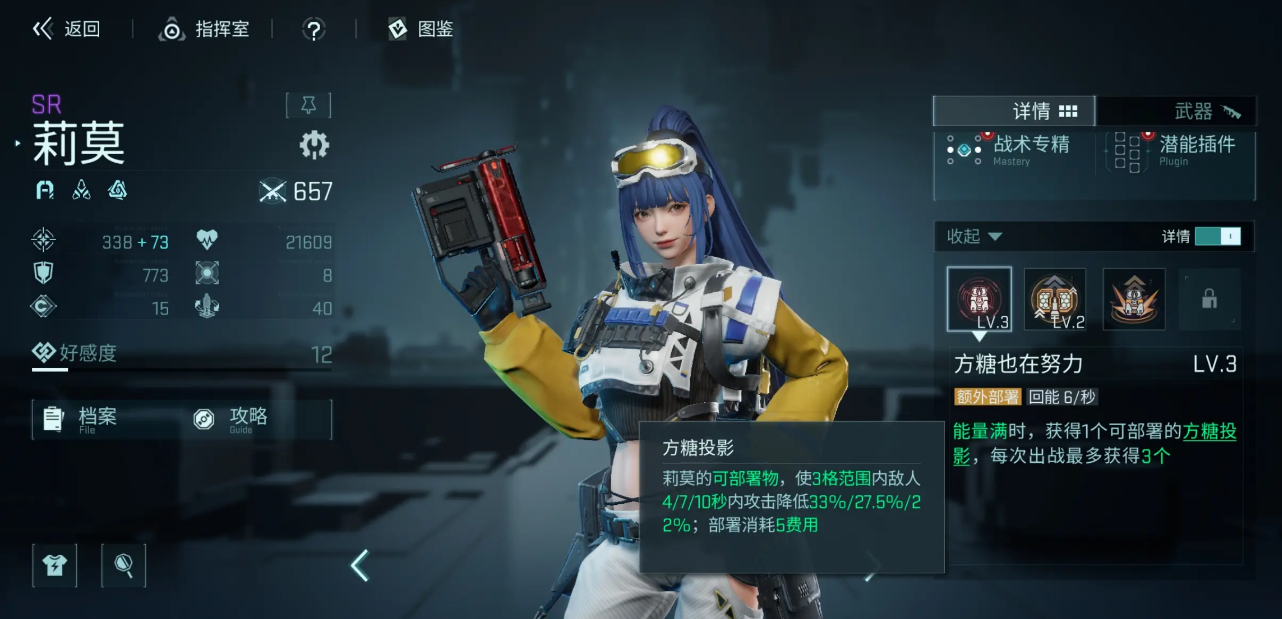This screenshot has width=1282, height=619.
Task: Select the second skill icon LV.2
Action: point(1055,298)
